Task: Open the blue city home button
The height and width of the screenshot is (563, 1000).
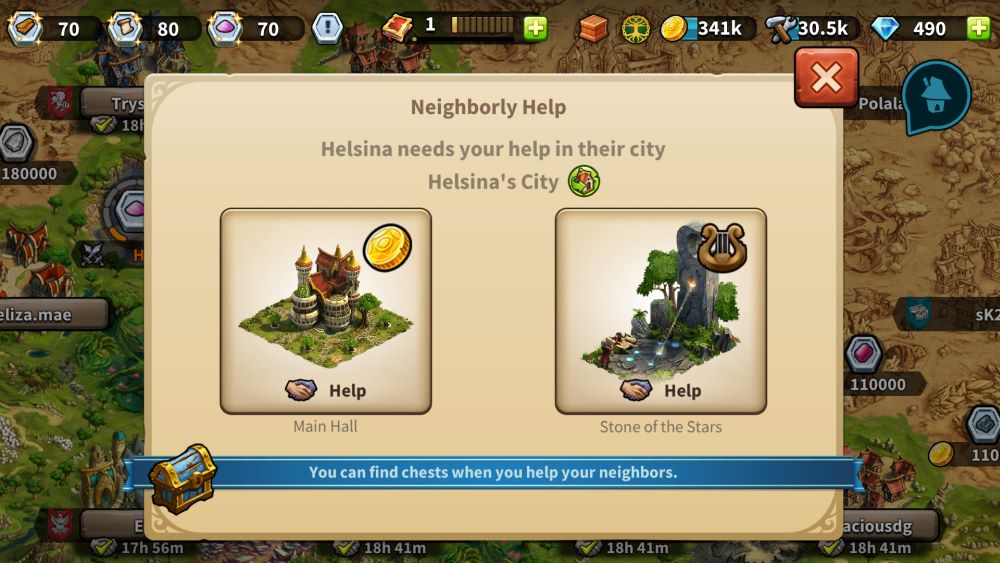Action: tap(936, 97)
